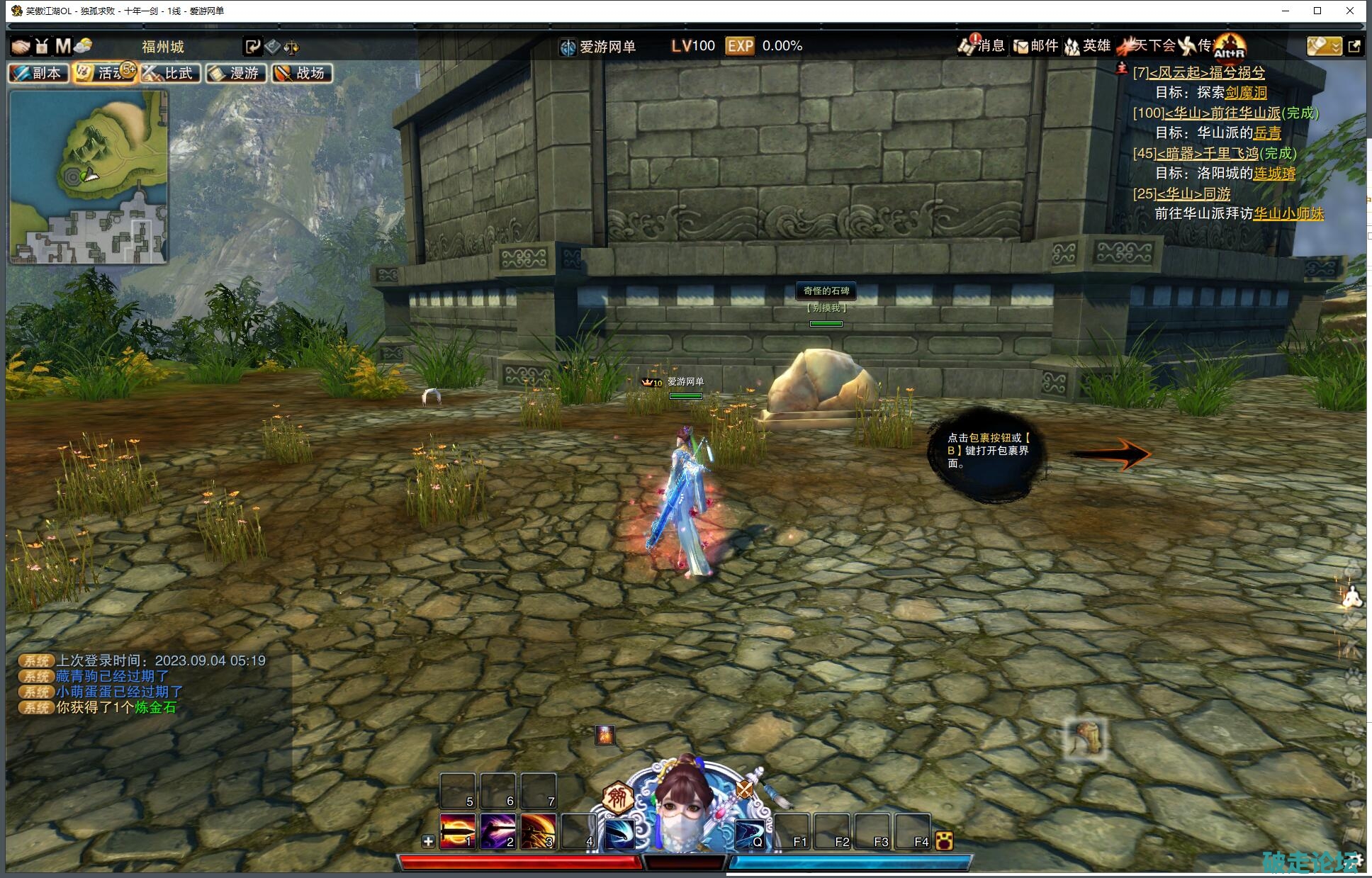Open the 天下会 panel
This screenshot has width=1372, height=878.
[x=1147, y=46]
